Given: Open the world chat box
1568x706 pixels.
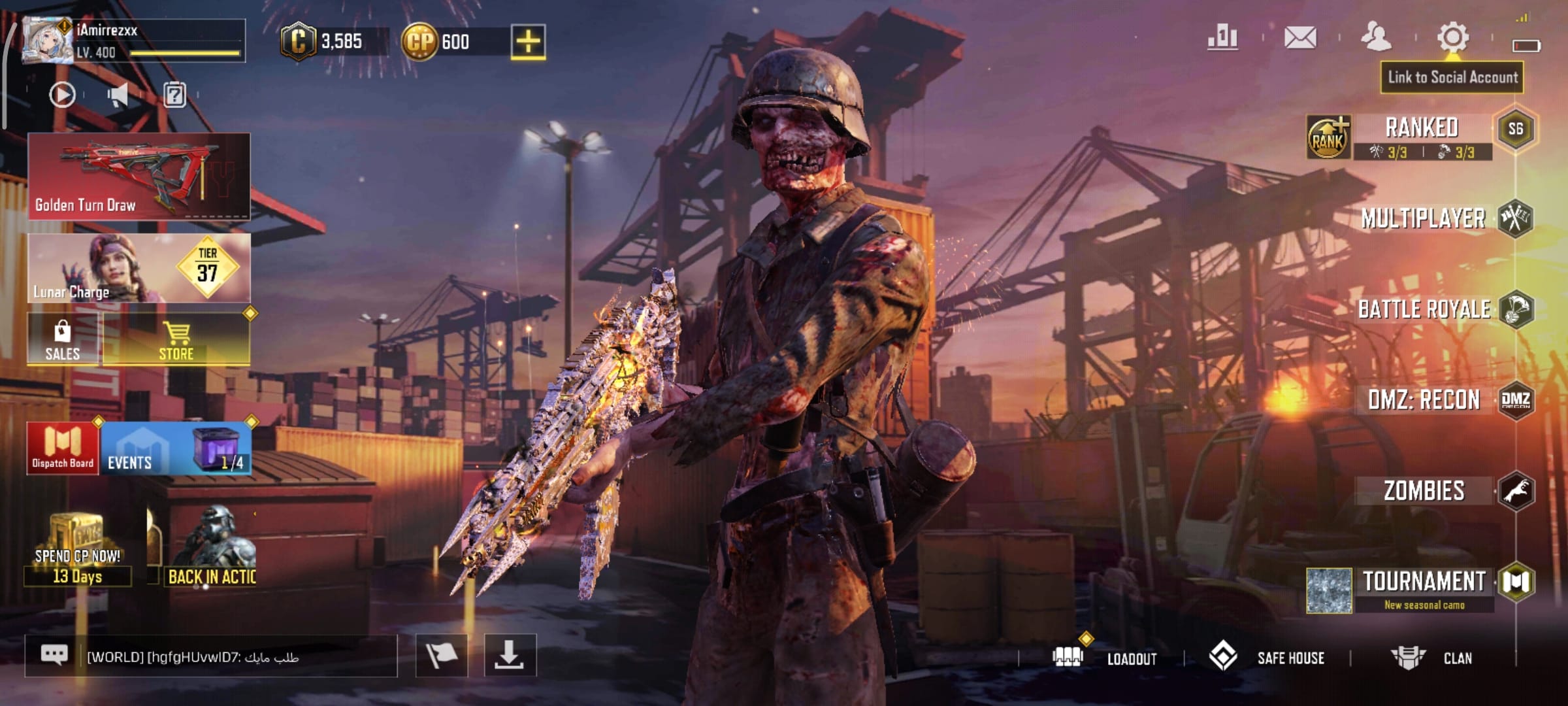Looking at the screenshot, I should click(x=210, y=656).
